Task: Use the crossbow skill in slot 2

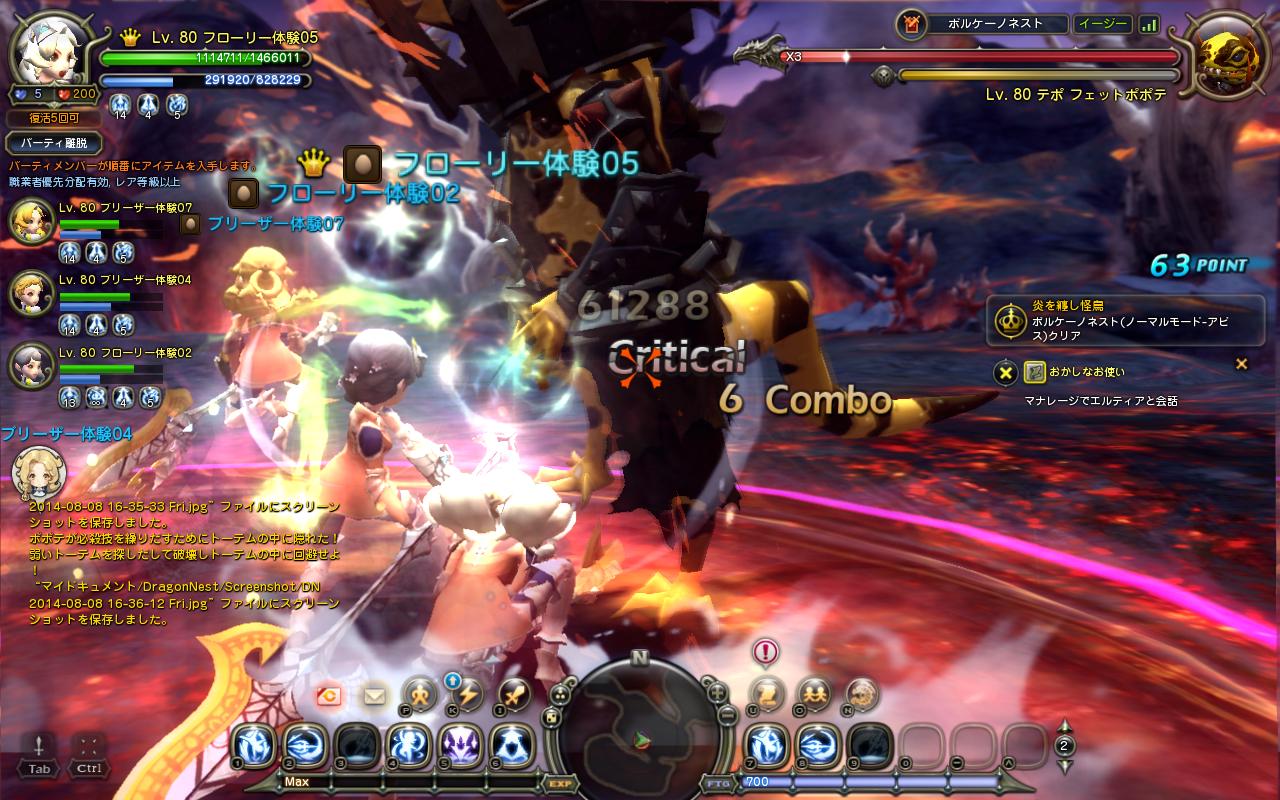Action: tap(306, 746)
